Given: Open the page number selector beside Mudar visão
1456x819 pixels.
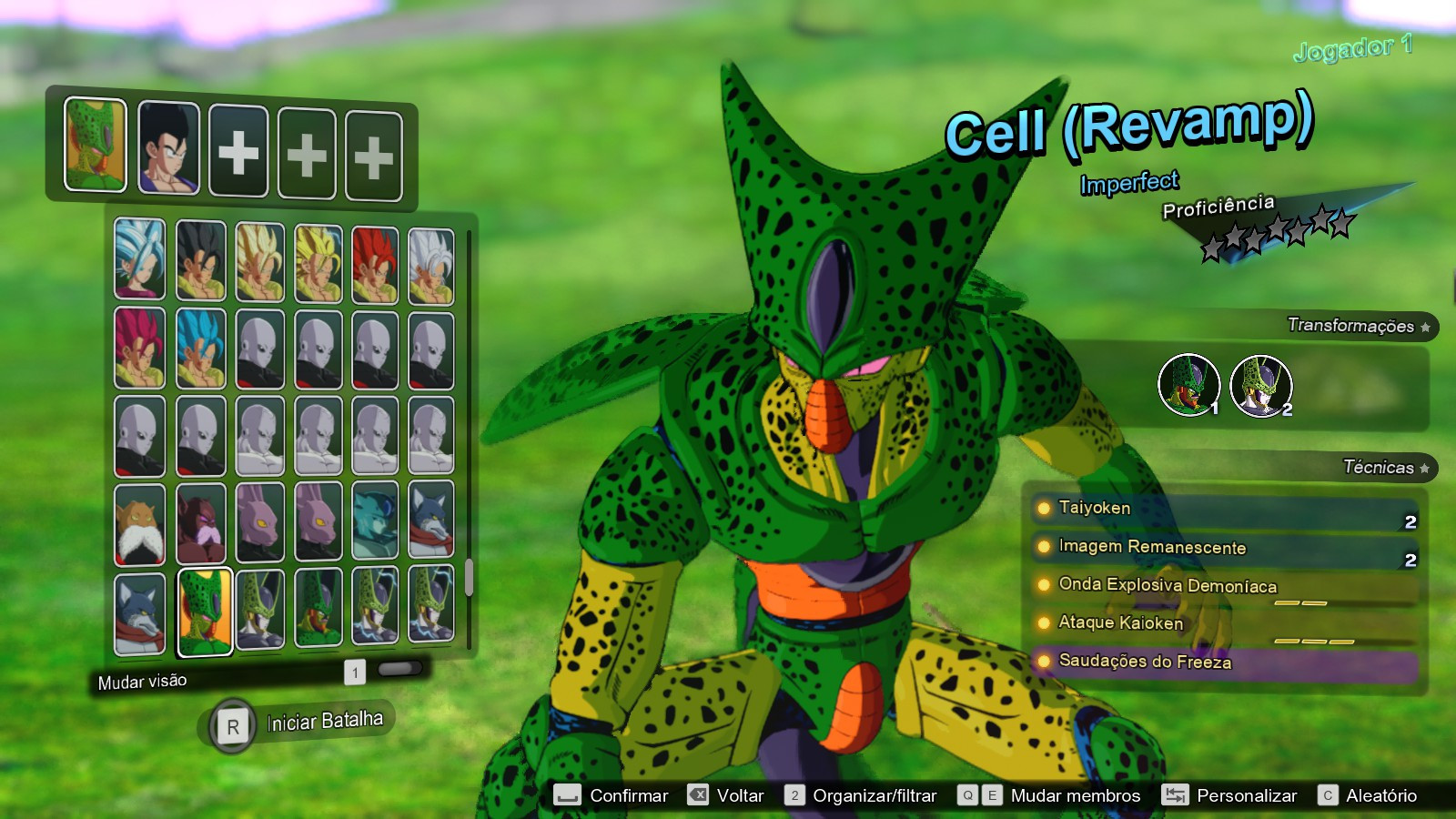Looking at the screenshot, I should coord(354,670).
